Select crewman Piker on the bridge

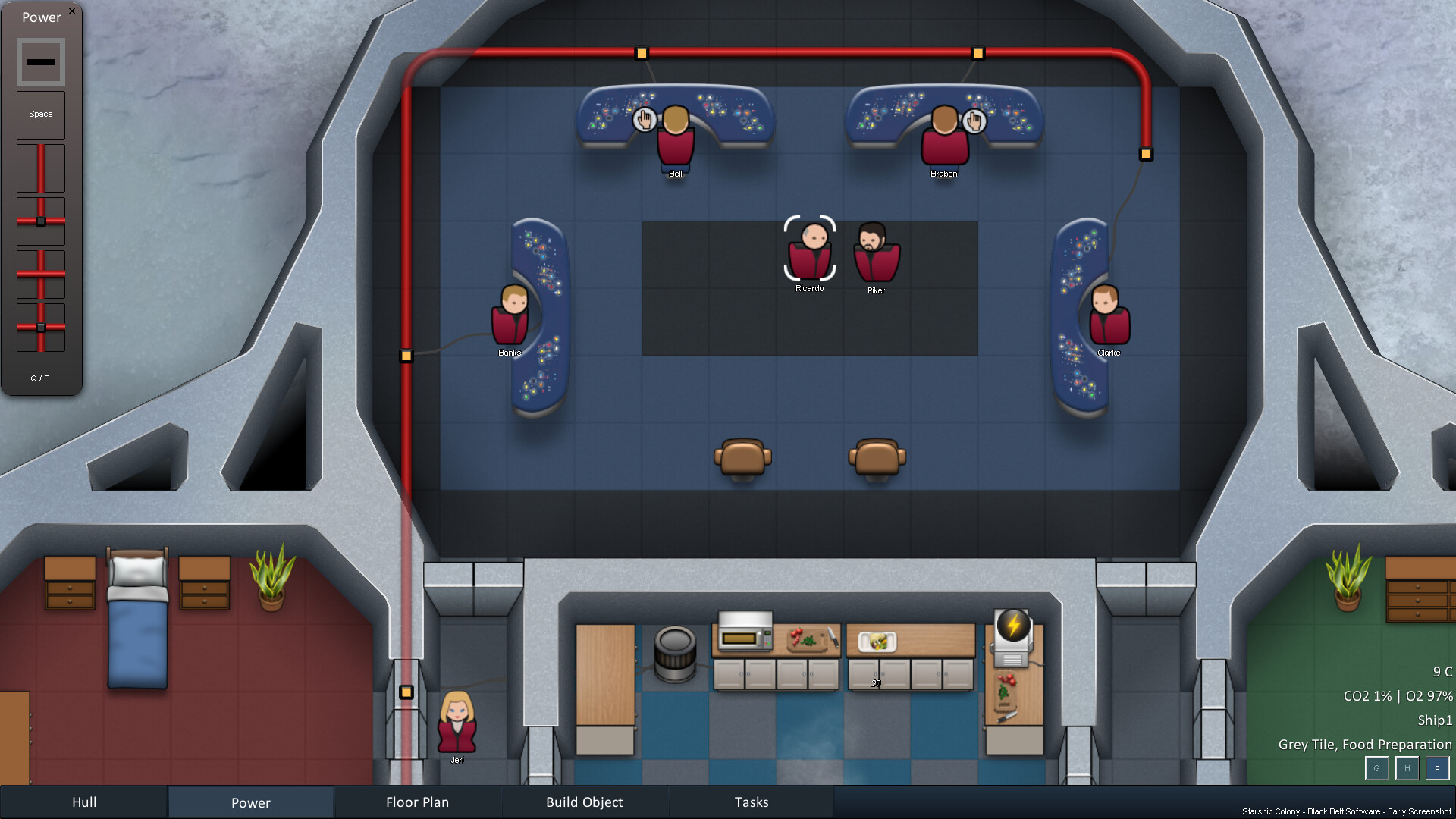click(x=876, y=258)
